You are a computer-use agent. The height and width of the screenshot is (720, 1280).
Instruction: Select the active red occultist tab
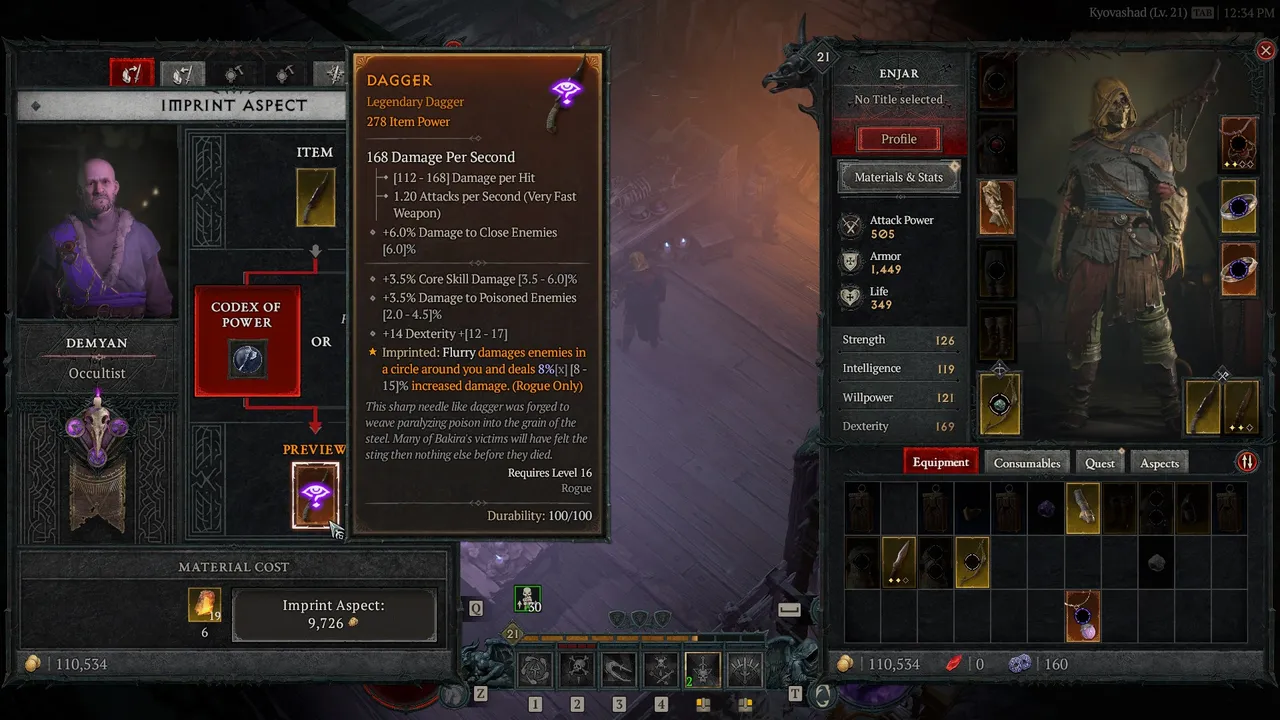(131, 73)
